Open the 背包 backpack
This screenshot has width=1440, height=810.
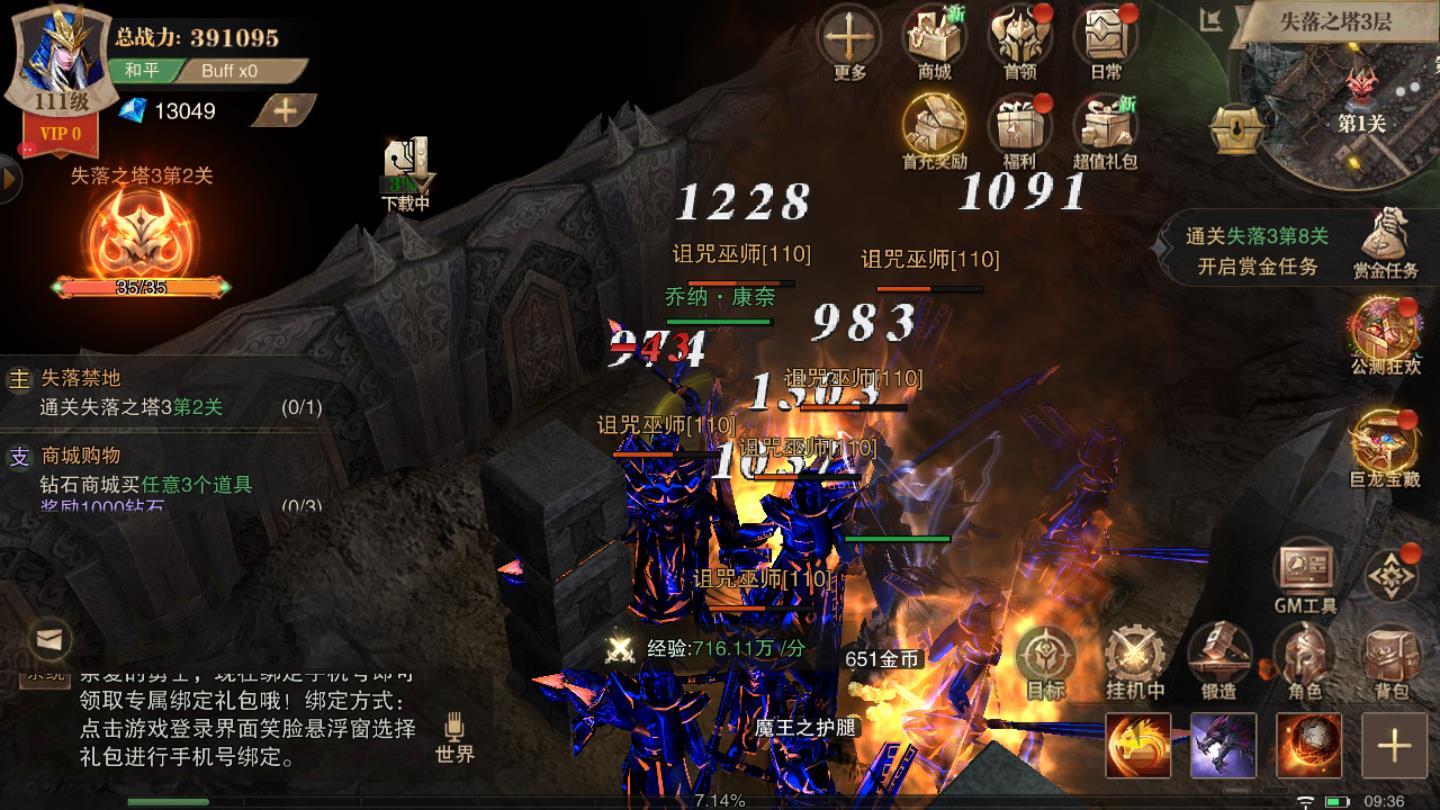tap(1391, 658)
